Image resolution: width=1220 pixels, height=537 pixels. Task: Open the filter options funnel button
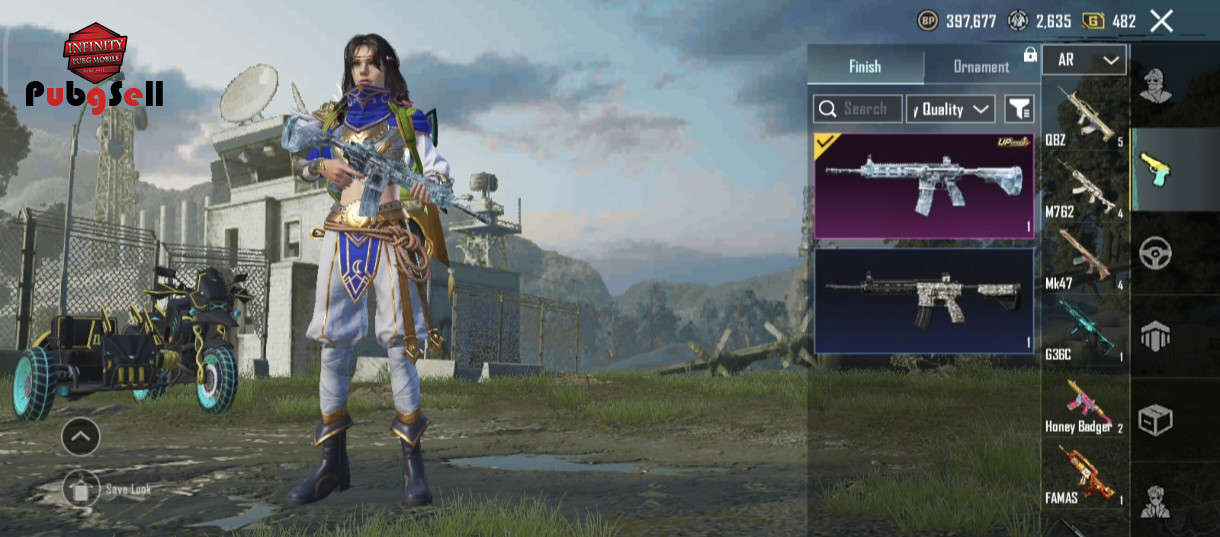1019,109
